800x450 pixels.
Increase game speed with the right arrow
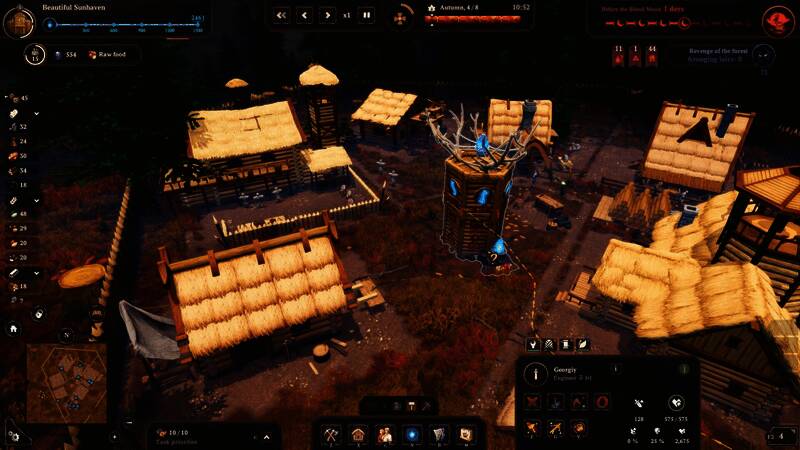click(x=327, y=15)
